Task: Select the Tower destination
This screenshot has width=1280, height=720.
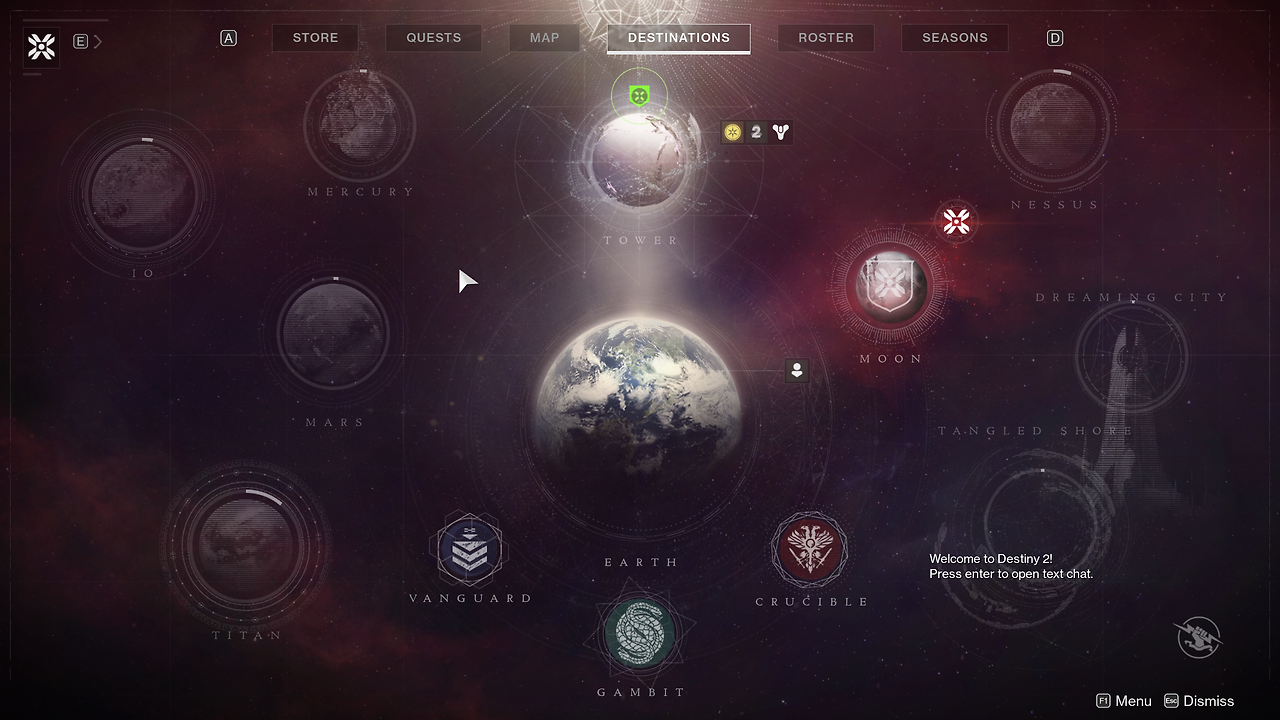Action: click(637, 160)
